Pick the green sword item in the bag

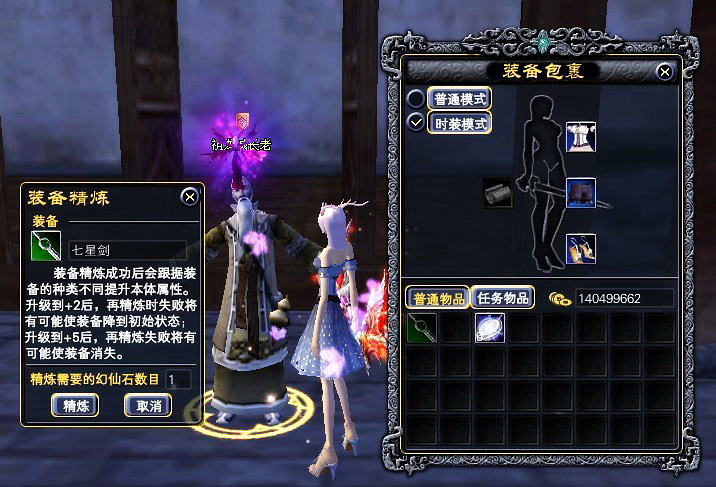point(423,326)
